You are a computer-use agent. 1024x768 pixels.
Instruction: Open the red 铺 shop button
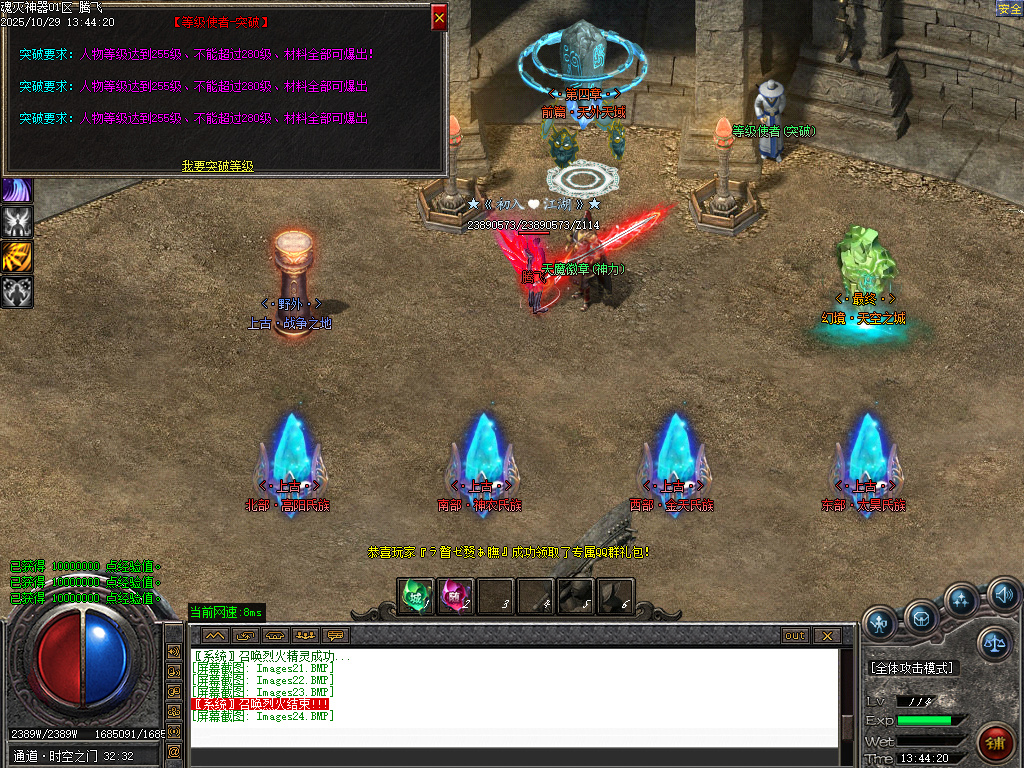coord(995,742)
